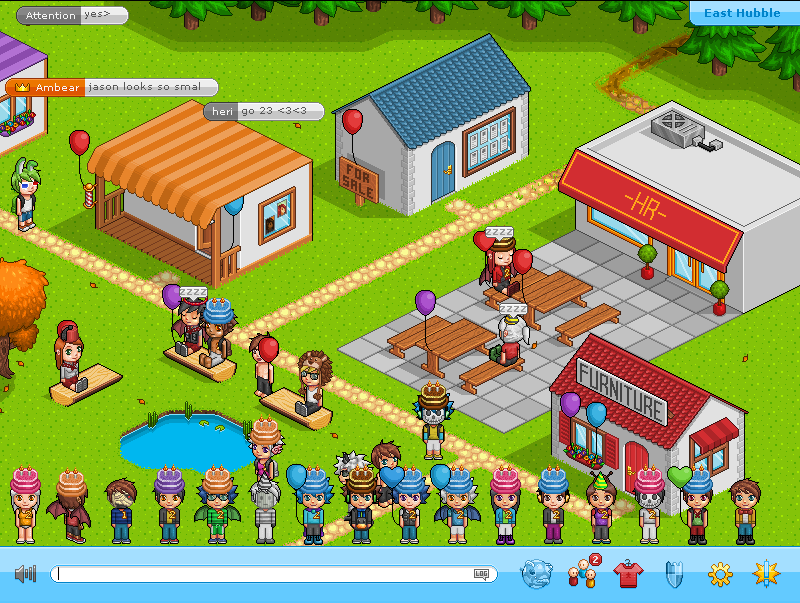Select Attention's chat message bubble

pyautogui.click(x=72, y=15)
